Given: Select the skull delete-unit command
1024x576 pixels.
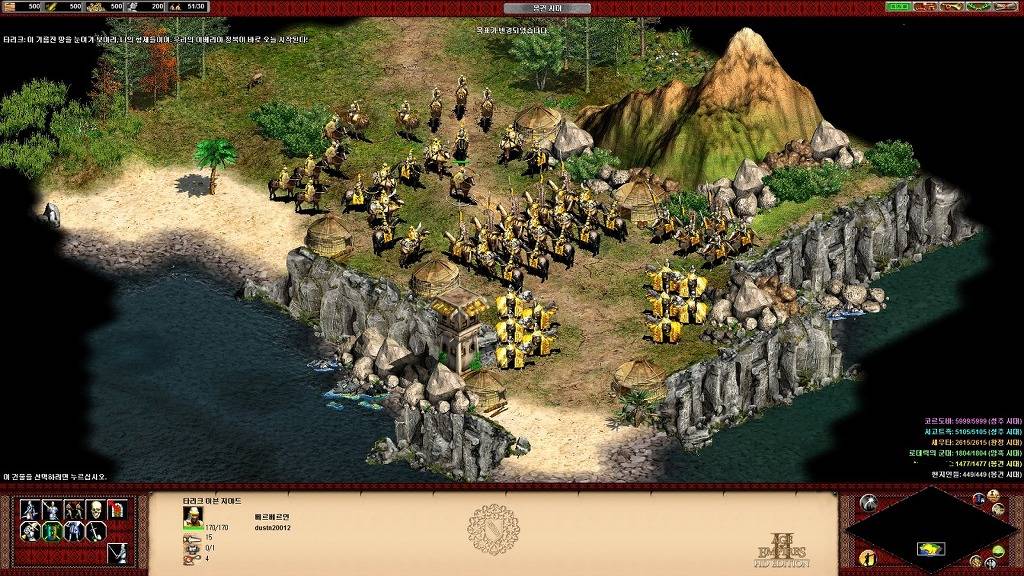Looking at the screenshot, I should (x=95, y=510).
